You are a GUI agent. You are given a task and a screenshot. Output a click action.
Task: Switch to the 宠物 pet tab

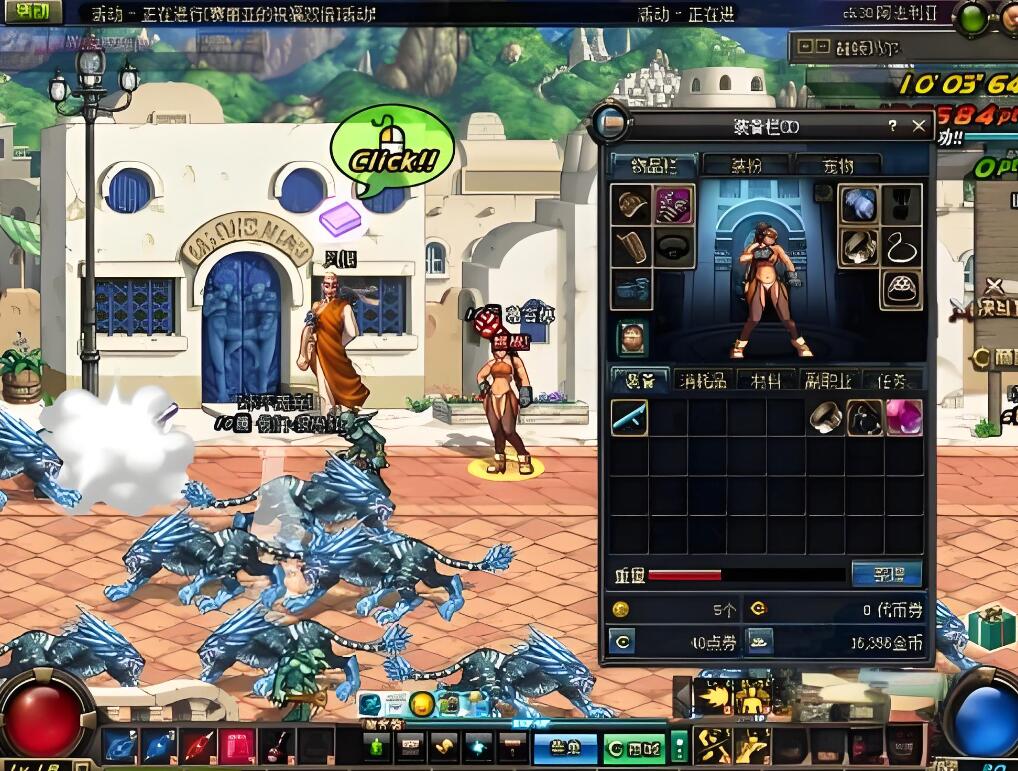click(x=838, y=165)
